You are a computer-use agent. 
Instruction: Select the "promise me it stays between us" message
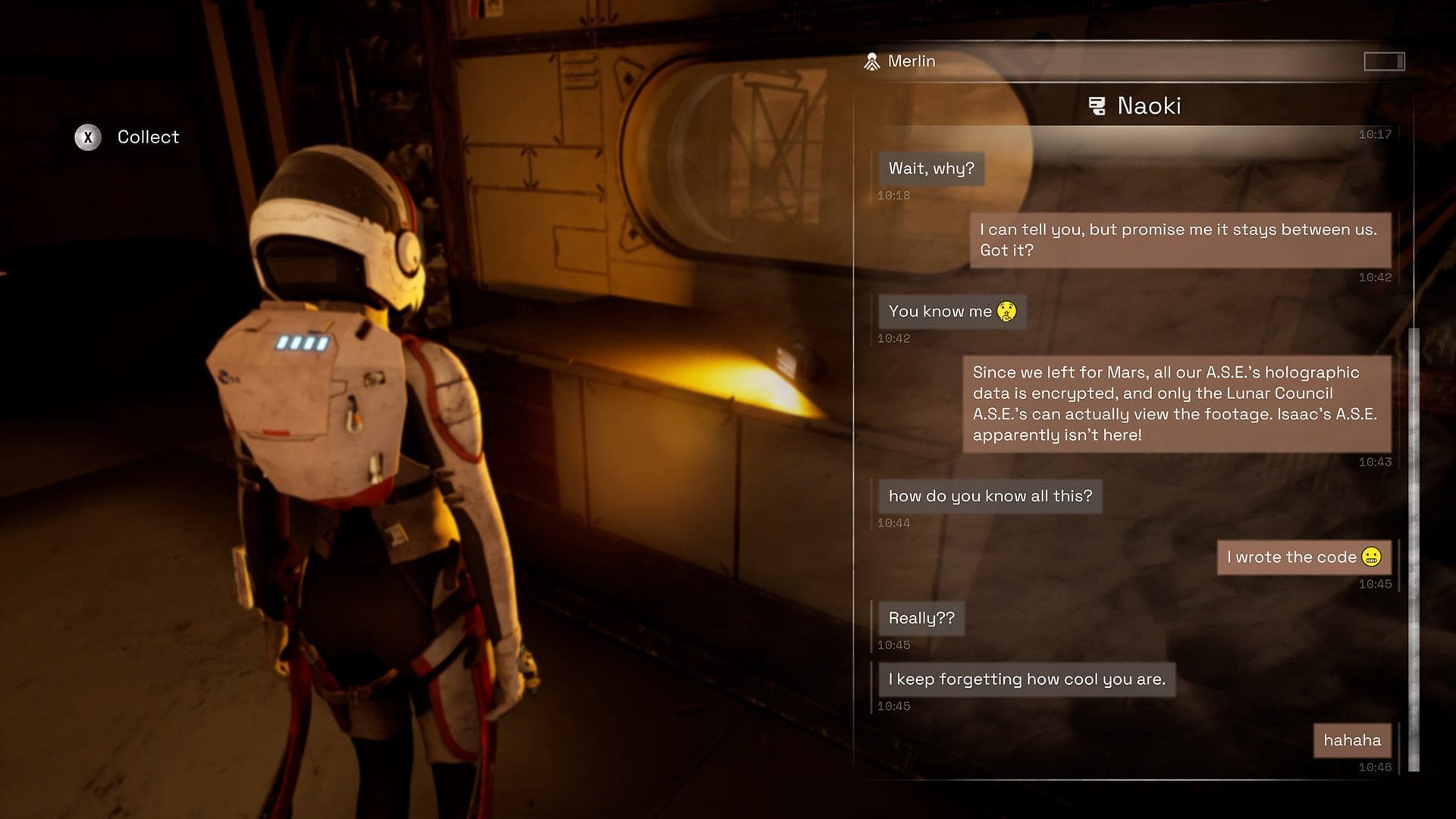point(1180,240)
